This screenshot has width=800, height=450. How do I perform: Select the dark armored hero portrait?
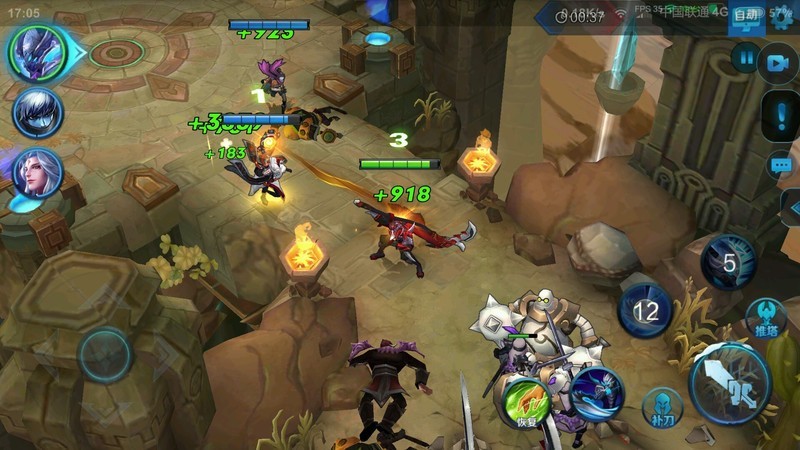(x=38, y=51)
